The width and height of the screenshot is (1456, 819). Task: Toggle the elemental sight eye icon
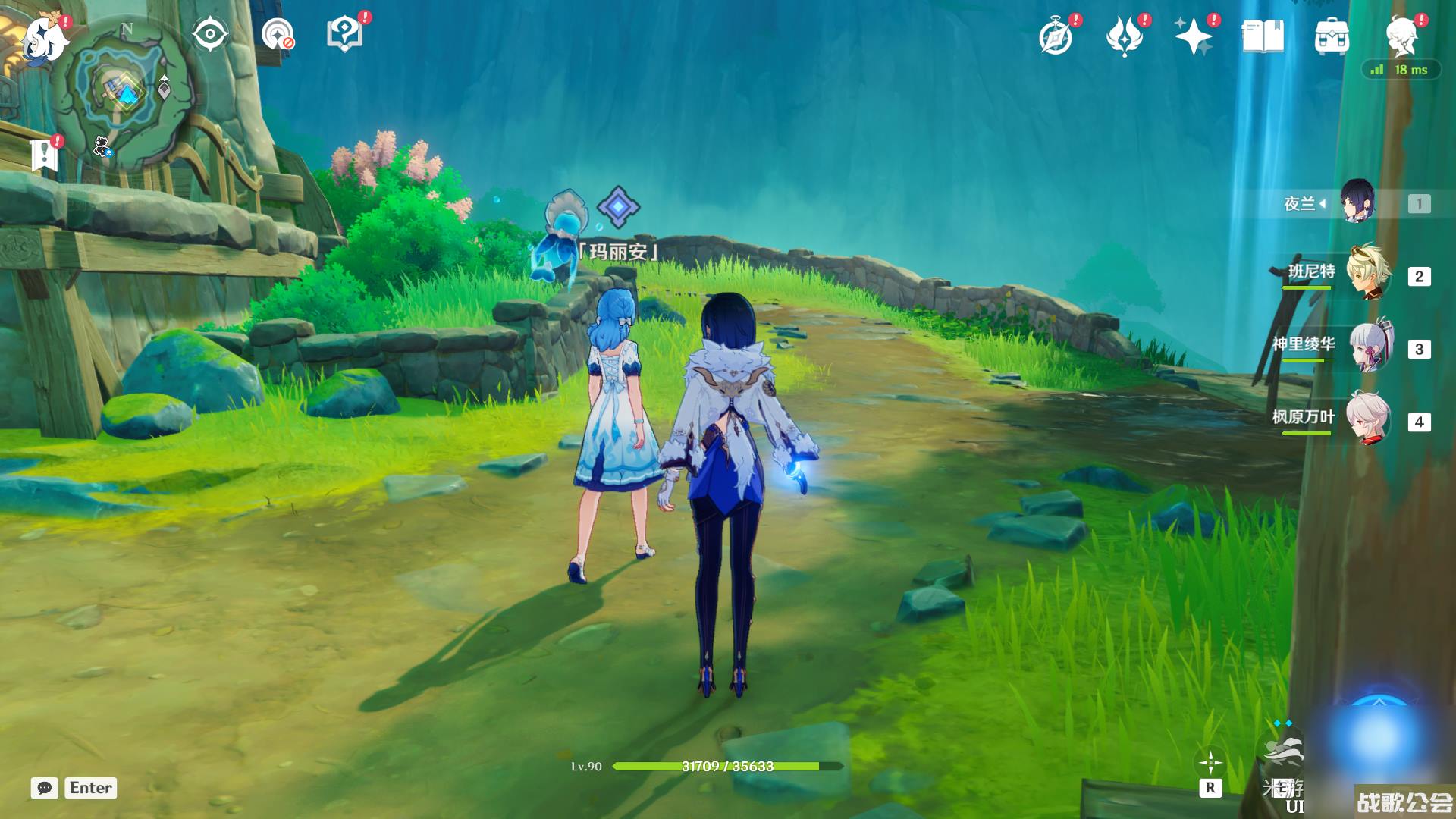click(x=210, y=35)
